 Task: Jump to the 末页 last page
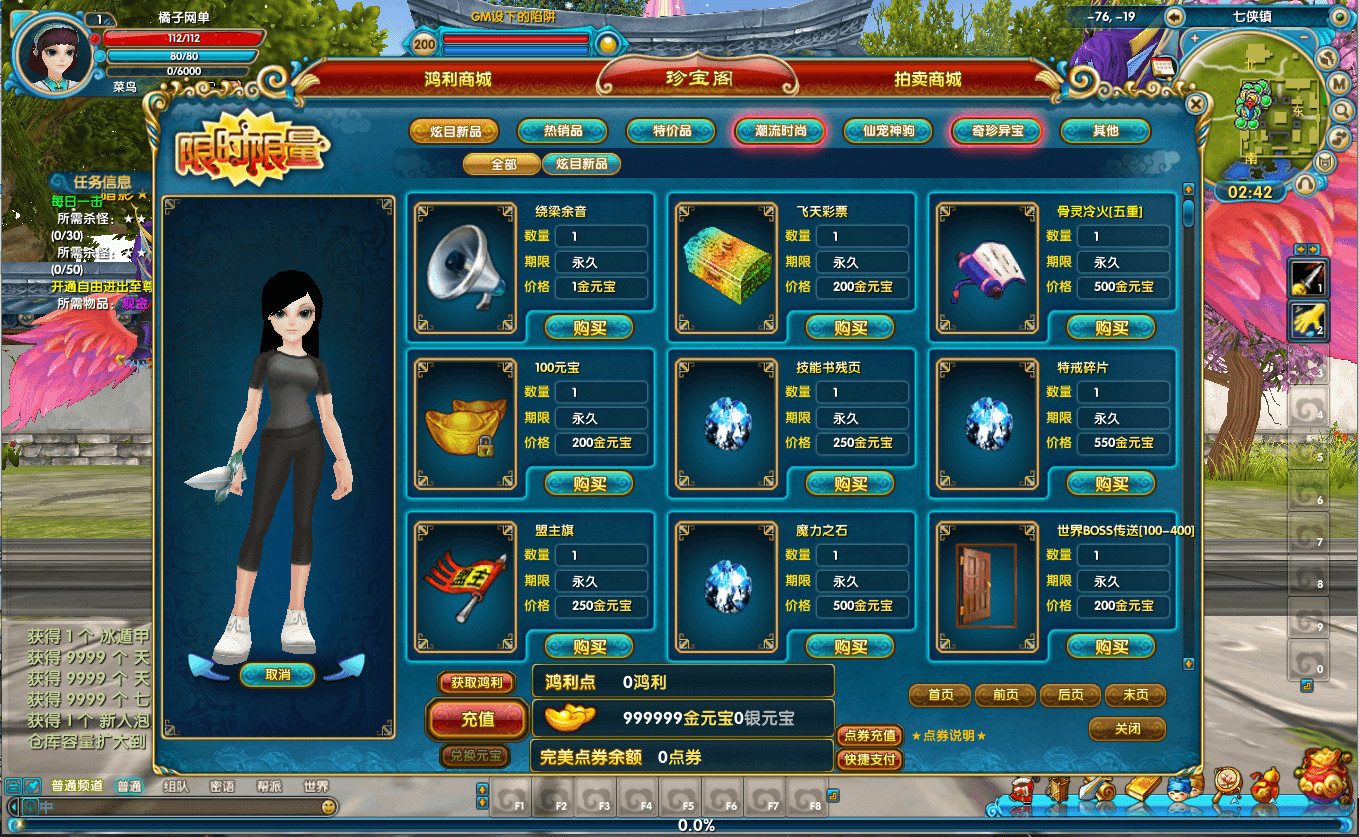point(1135,695)
